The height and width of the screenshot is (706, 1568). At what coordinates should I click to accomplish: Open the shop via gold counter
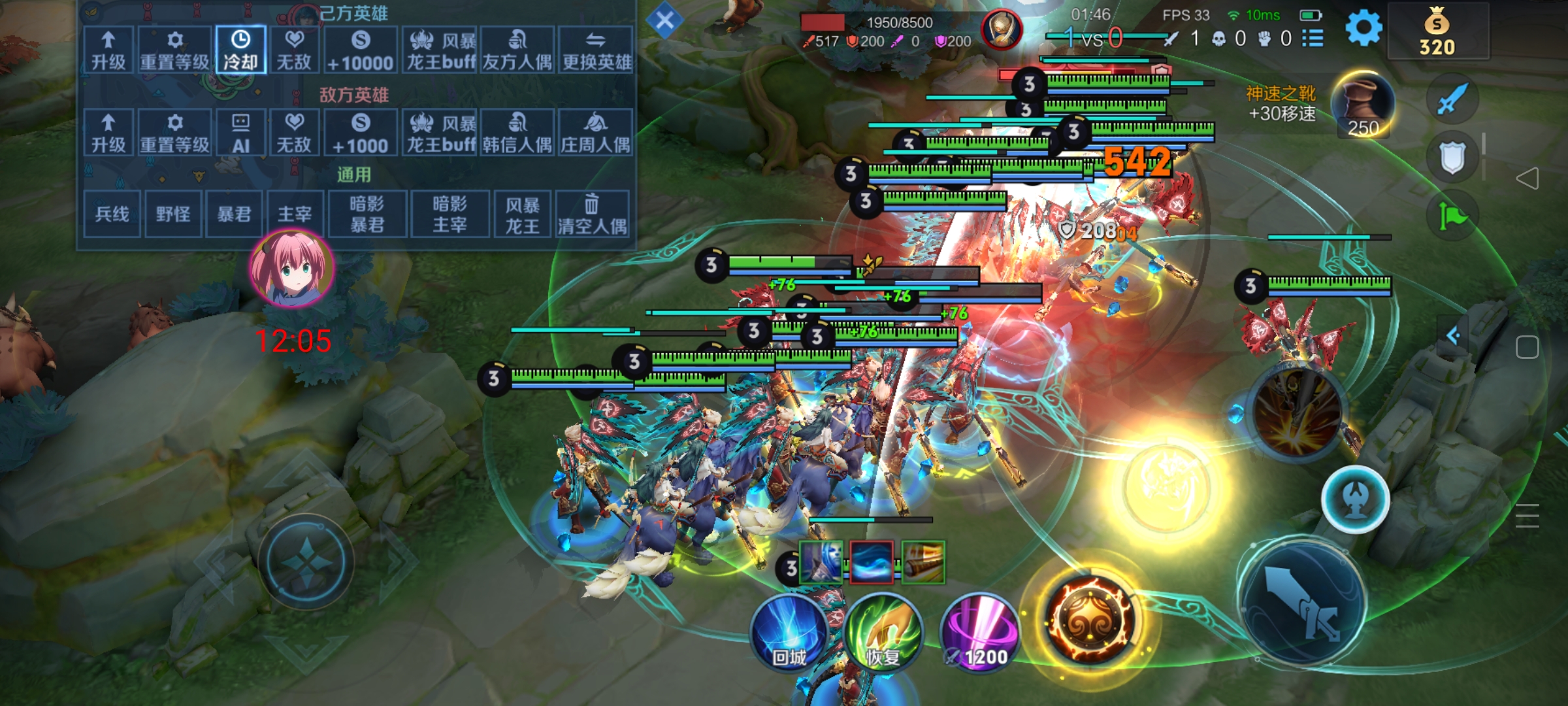1437,31
